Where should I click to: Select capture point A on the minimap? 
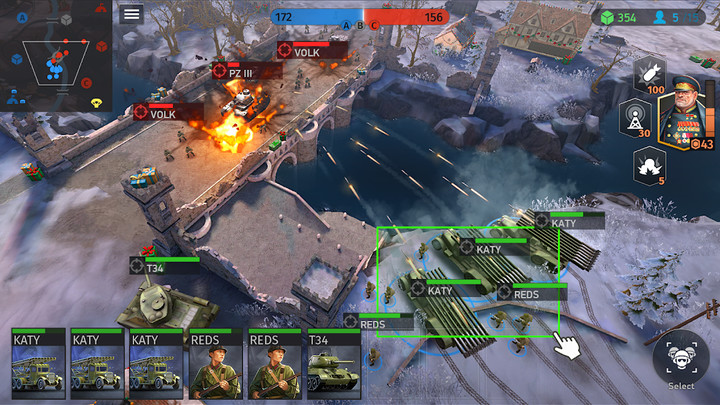pos(22,17)
